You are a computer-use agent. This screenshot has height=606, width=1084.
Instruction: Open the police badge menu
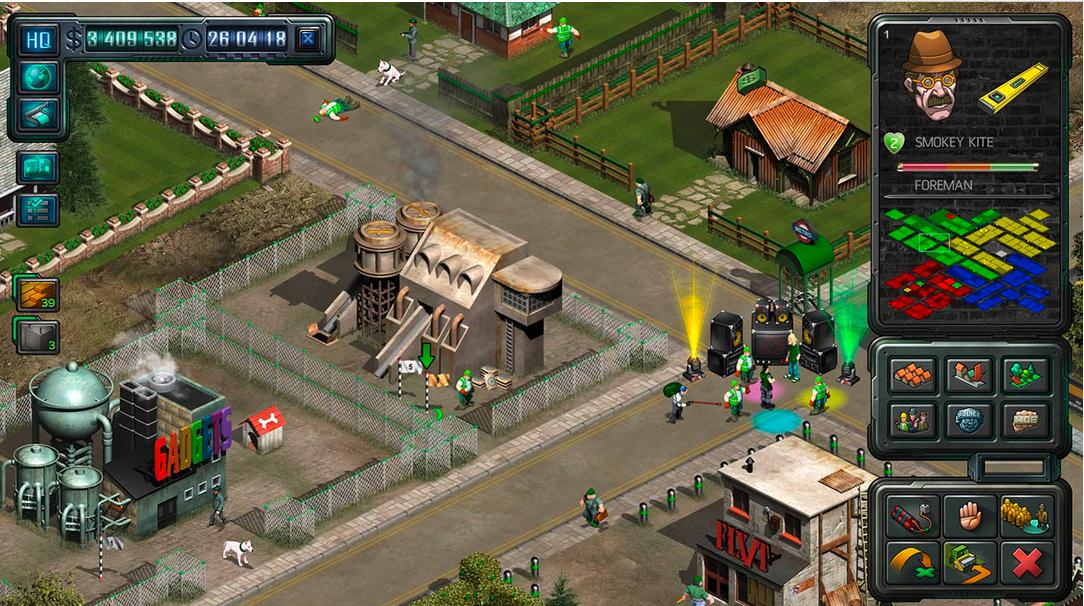(969, 420)
